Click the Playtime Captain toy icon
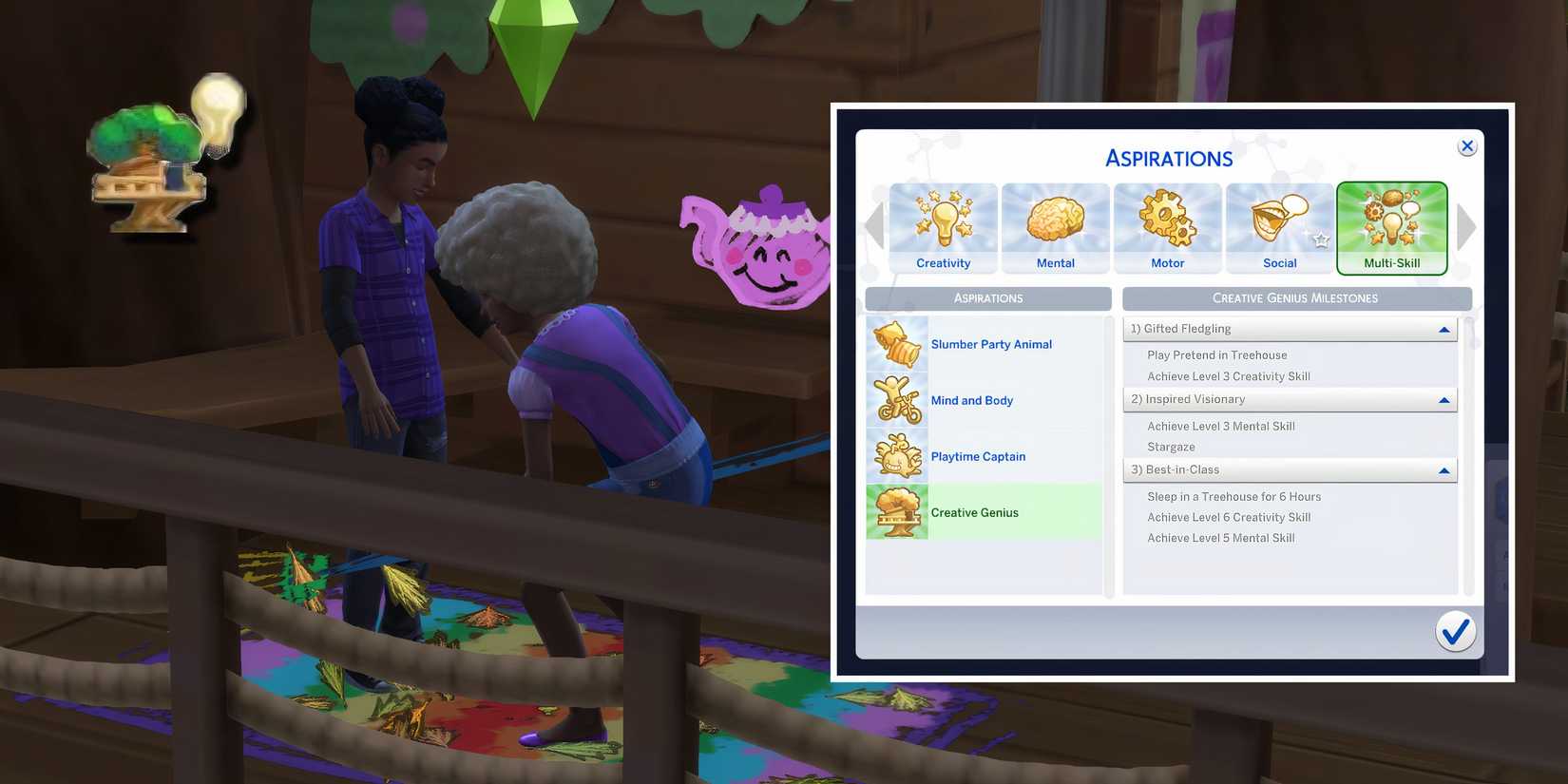The image size is (1568, 784). click(x=896, y=455)
